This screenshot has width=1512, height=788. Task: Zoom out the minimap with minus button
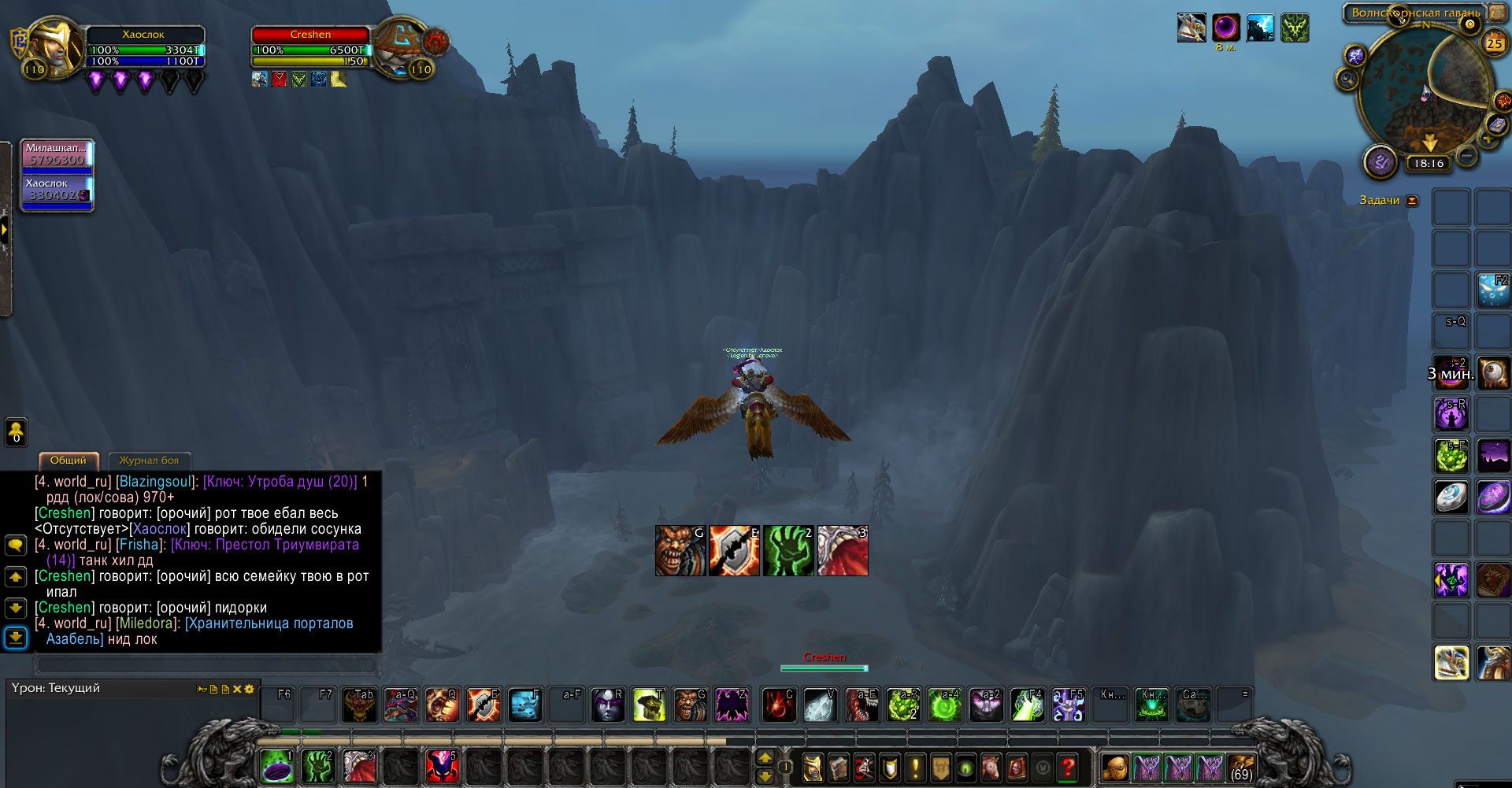coord(1466,156)
